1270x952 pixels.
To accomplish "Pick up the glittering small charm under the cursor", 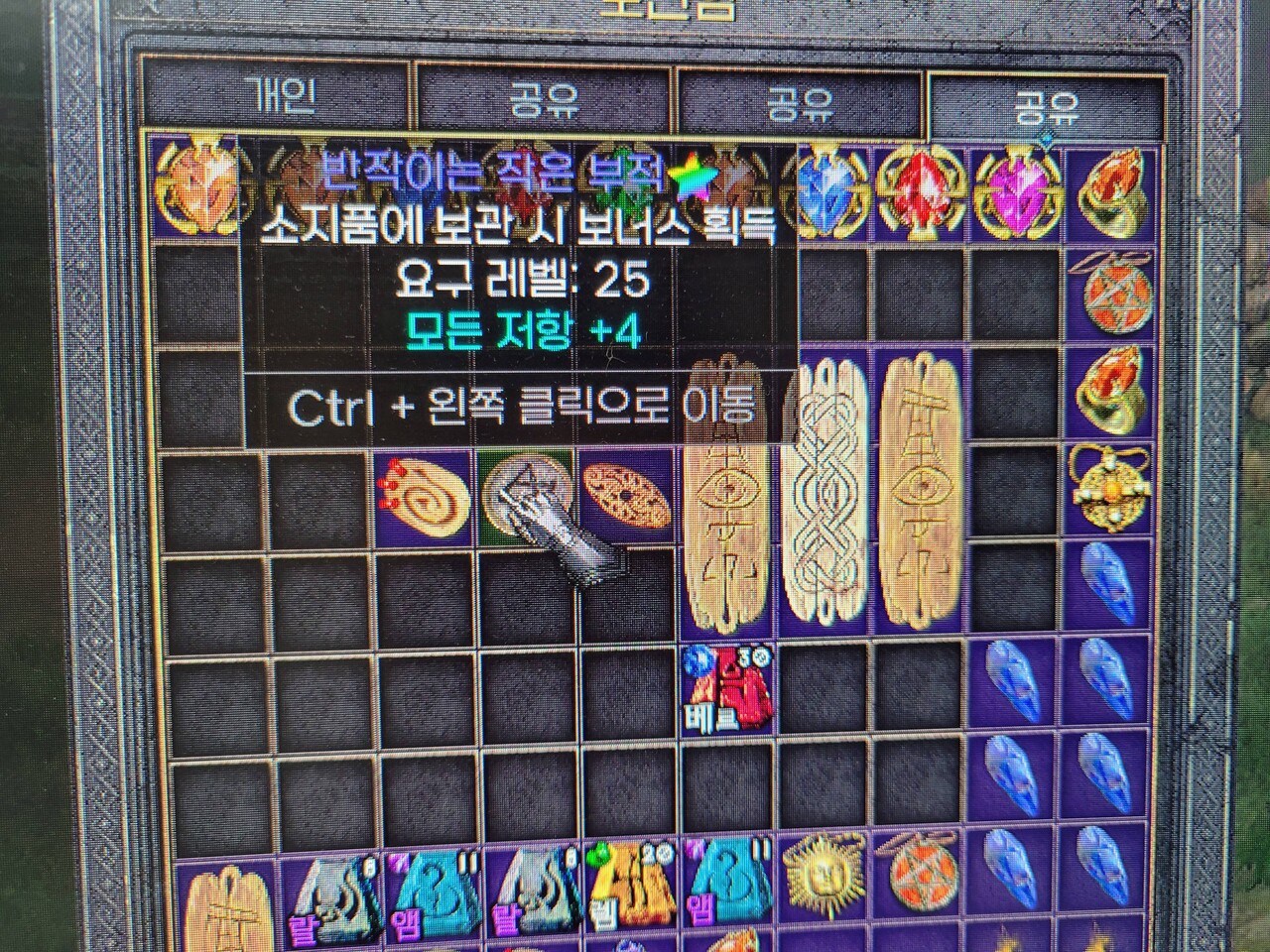I will point(526,496).
